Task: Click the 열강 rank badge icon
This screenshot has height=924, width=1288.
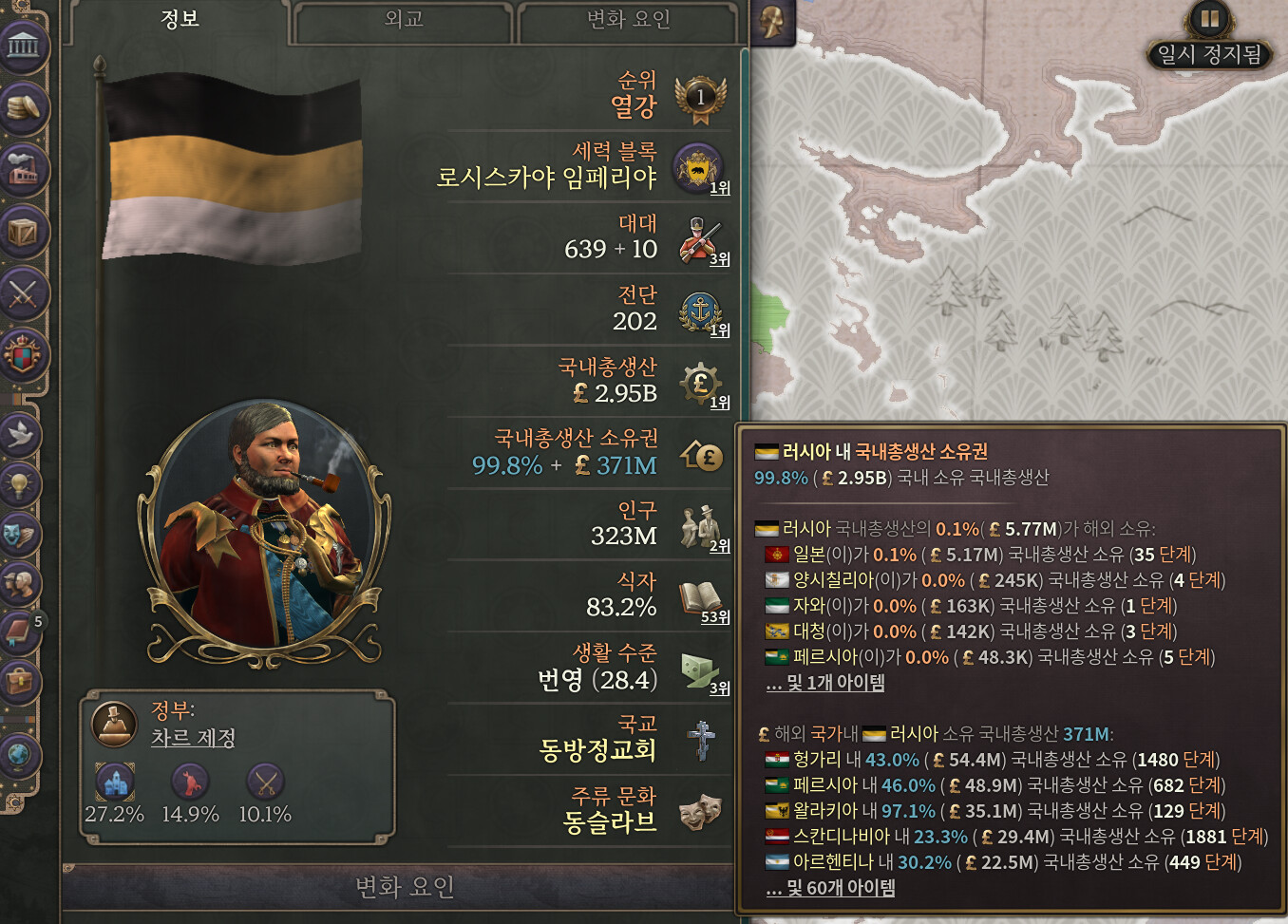Action: click(700, 98)
